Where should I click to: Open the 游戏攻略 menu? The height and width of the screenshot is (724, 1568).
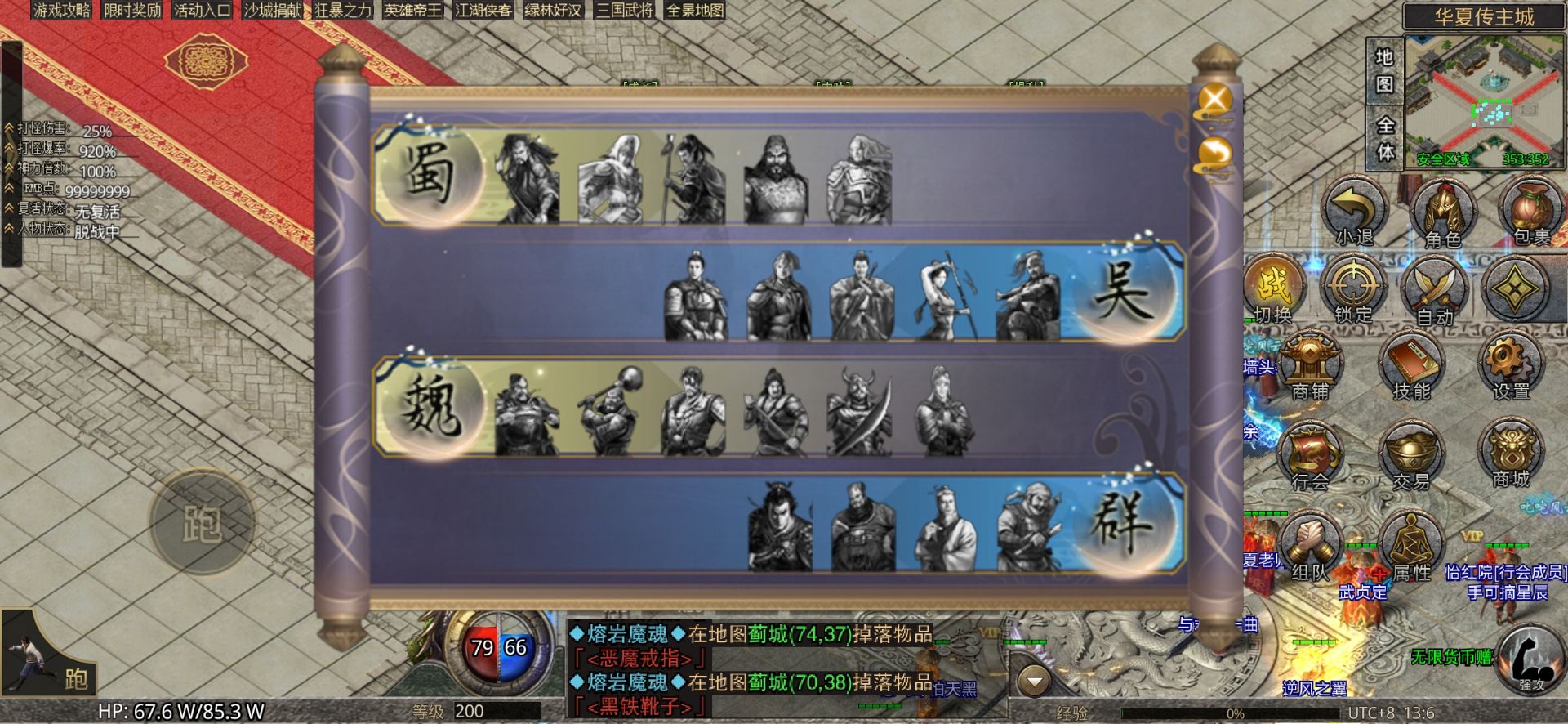pyautogui.click(x=62, y=11)
